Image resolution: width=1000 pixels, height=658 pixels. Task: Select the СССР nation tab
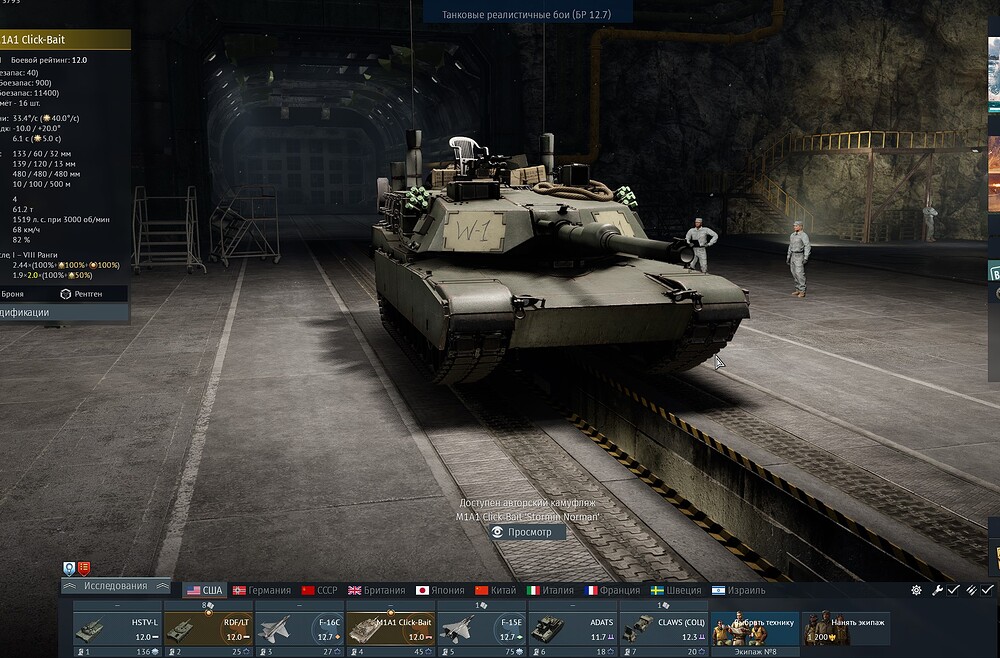(320, 591)
